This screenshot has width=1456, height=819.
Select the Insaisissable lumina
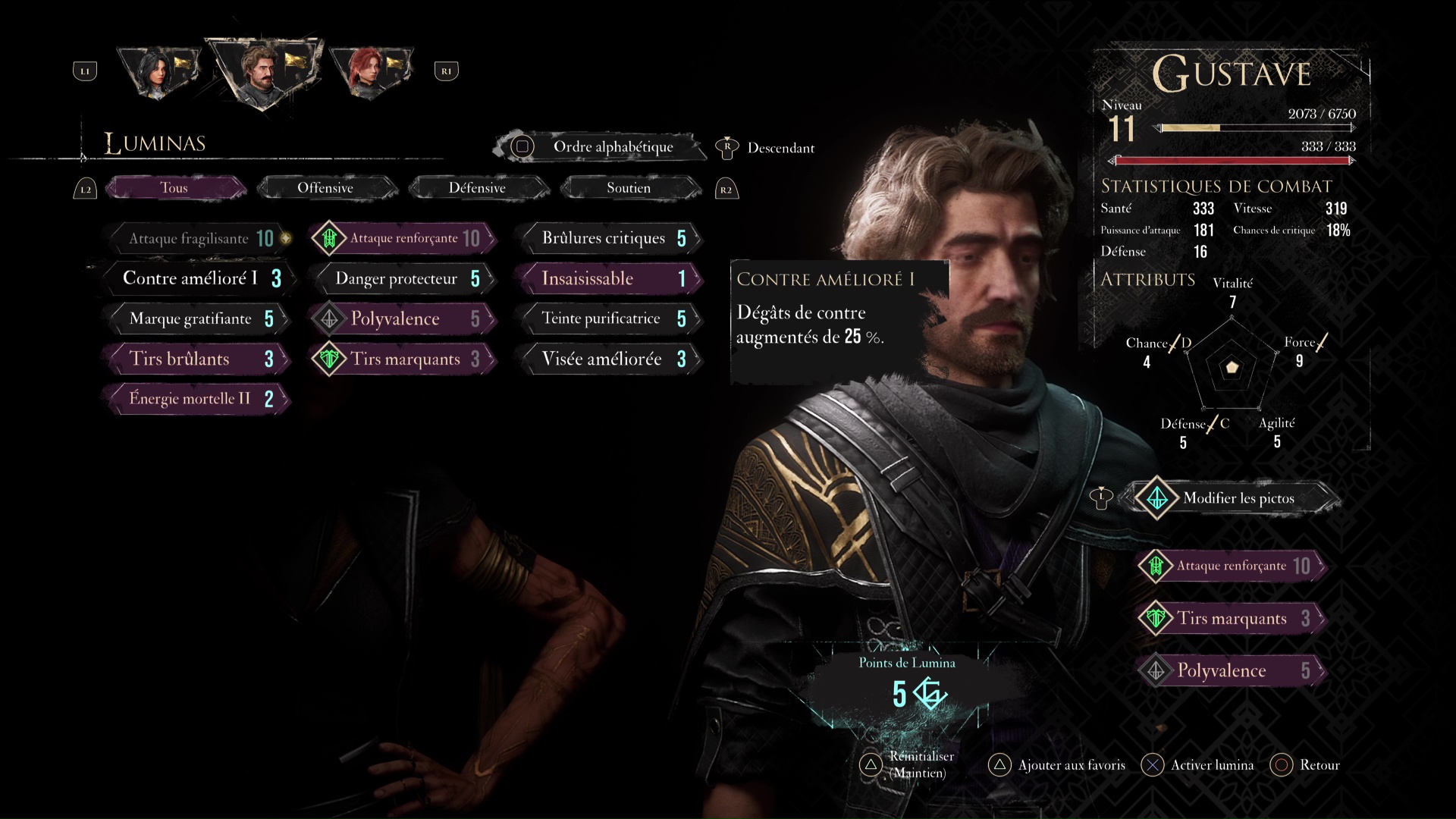[x=611, y=279]
